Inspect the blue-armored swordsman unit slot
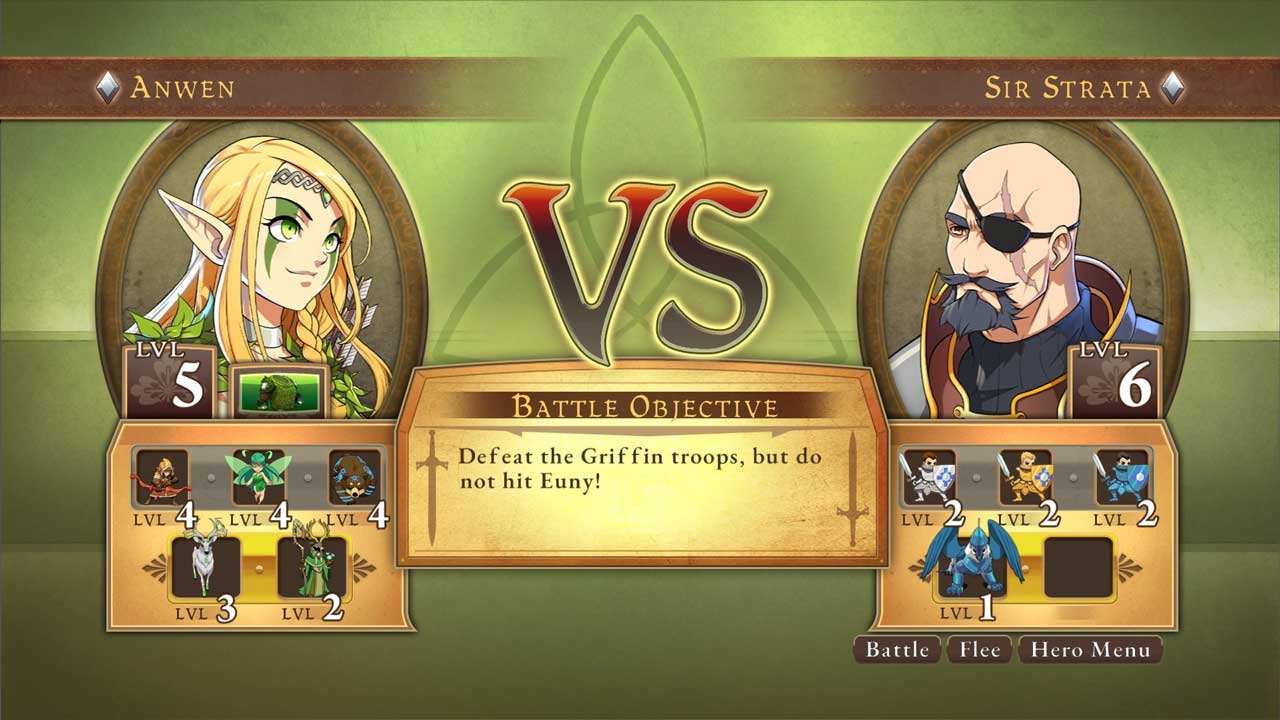 point(1121,477)
